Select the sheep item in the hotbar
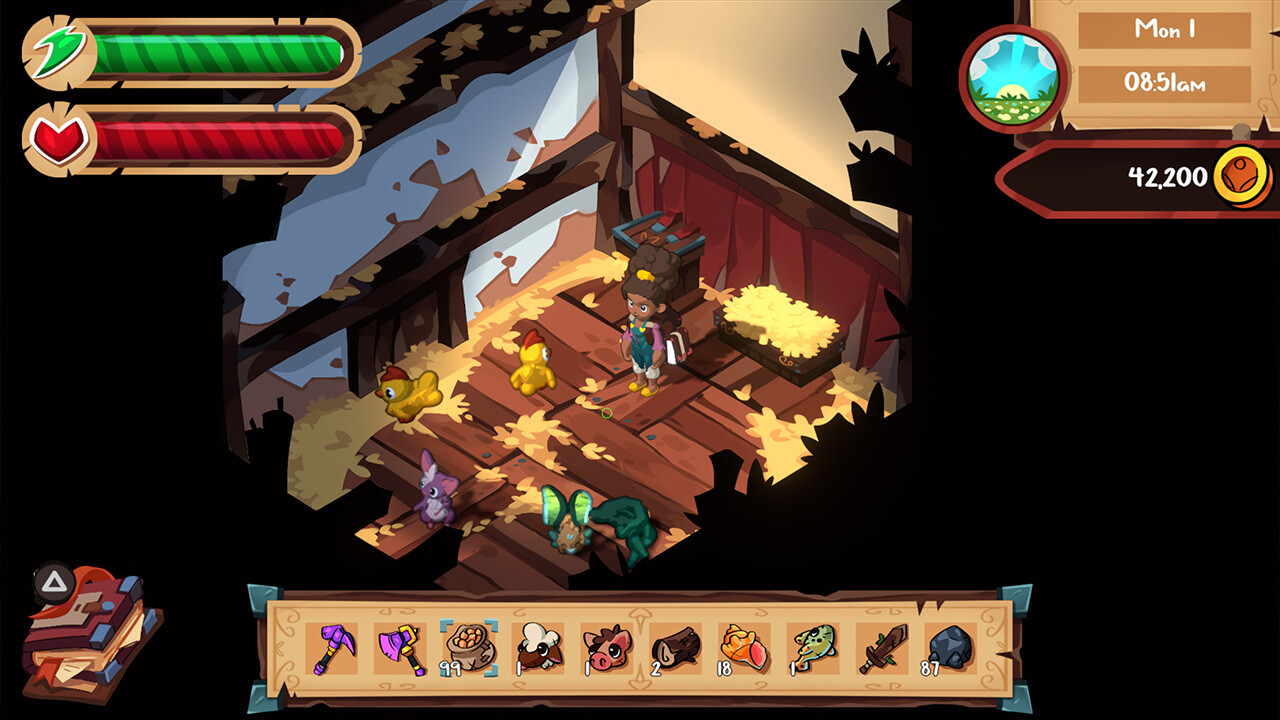Viewport: 1280px width, 720px height. [x=537, y=649]
